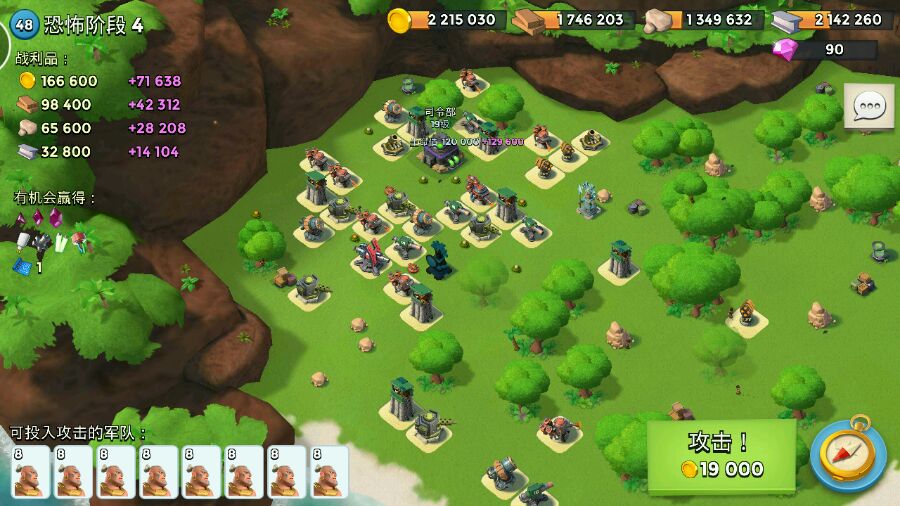The height and width of the screenshot is (506, 900).
Task: Open the chat speech bubble
Action: pyautogui.click(x=868, y=106)
